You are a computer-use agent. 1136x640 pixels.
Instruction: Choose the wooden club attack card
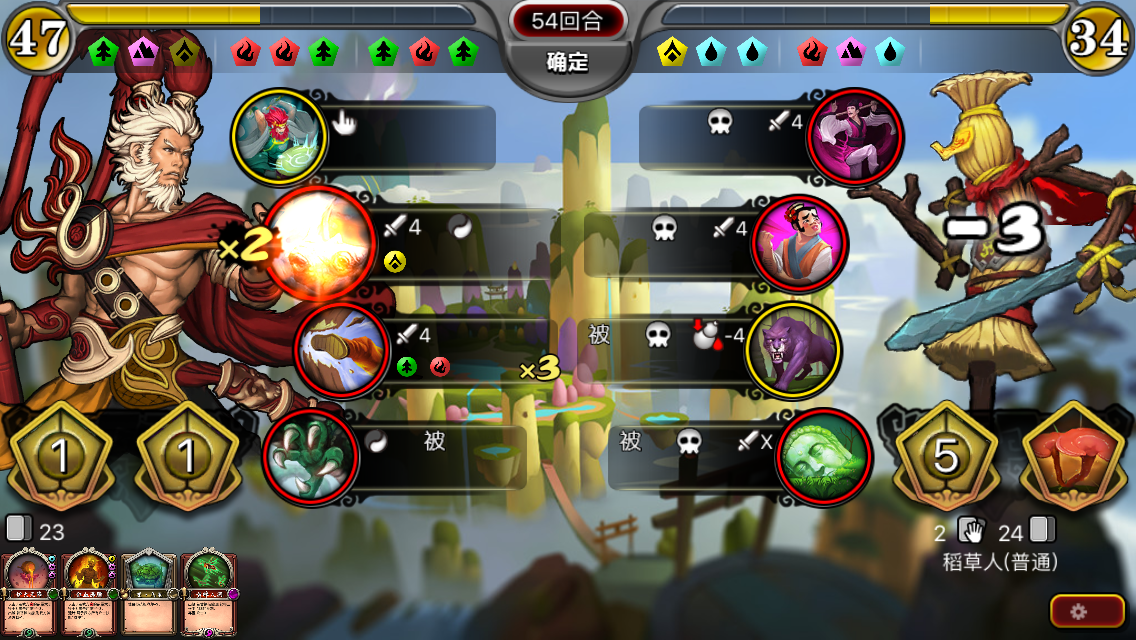341,351
